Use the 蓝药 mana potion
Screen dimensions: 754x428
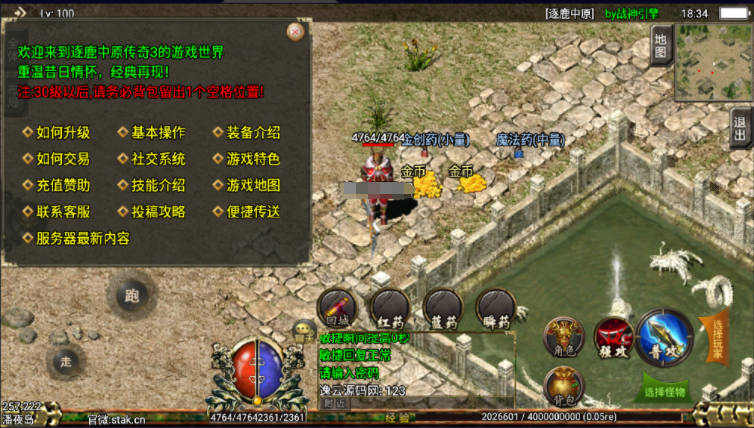(x=441, y=309)
